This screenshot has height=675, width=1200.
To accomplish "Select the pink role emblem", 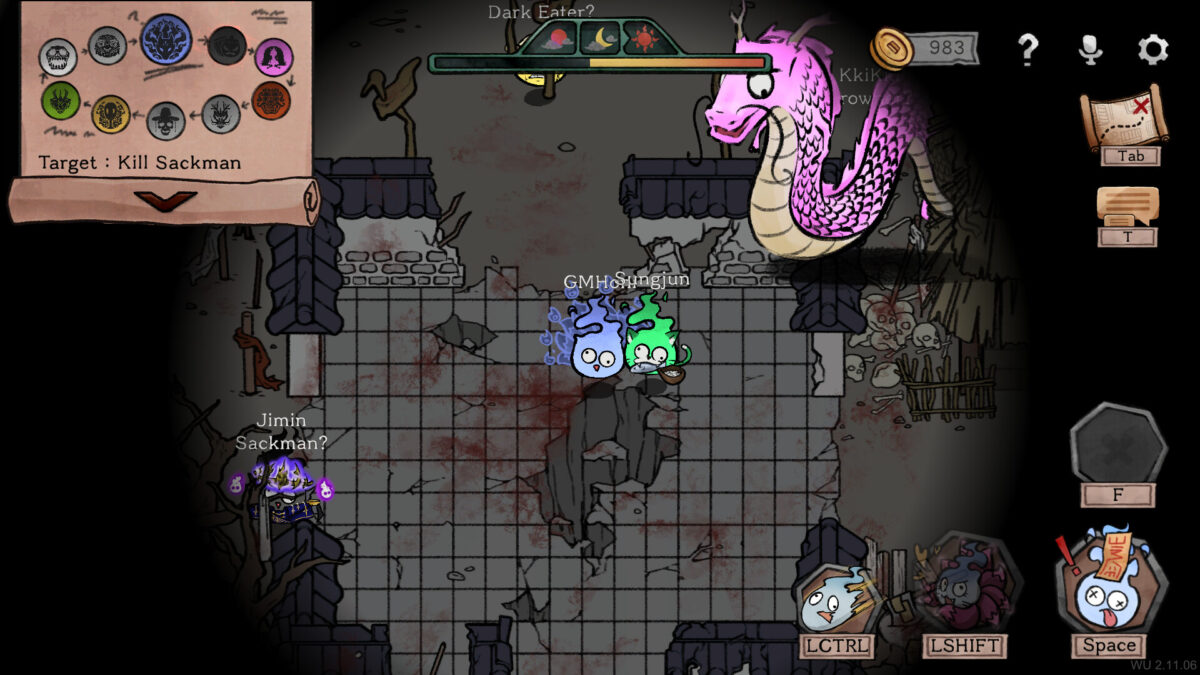I will pyautogui.click(x=273, y=57).
